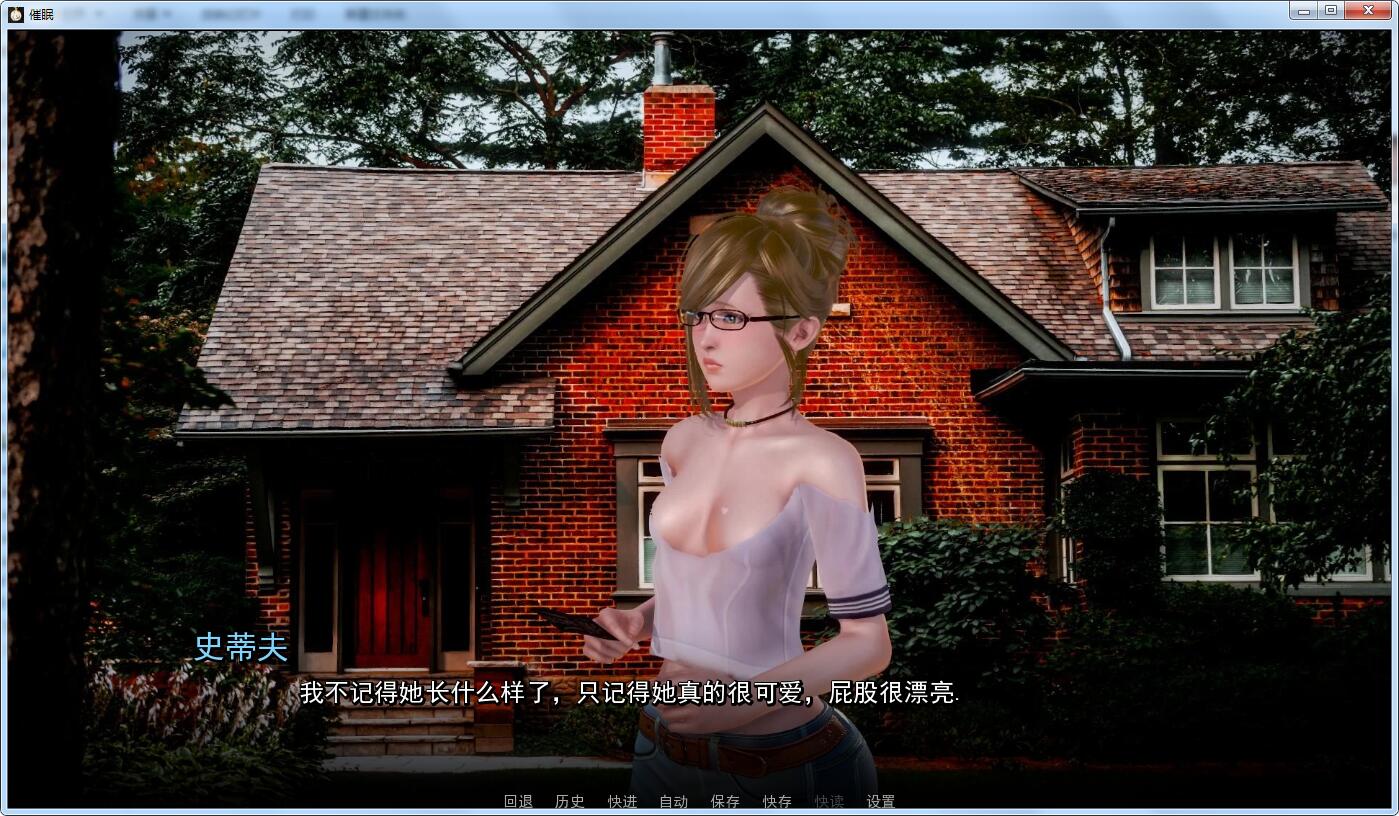Open the 设置 settings menu

pos(880,801)
